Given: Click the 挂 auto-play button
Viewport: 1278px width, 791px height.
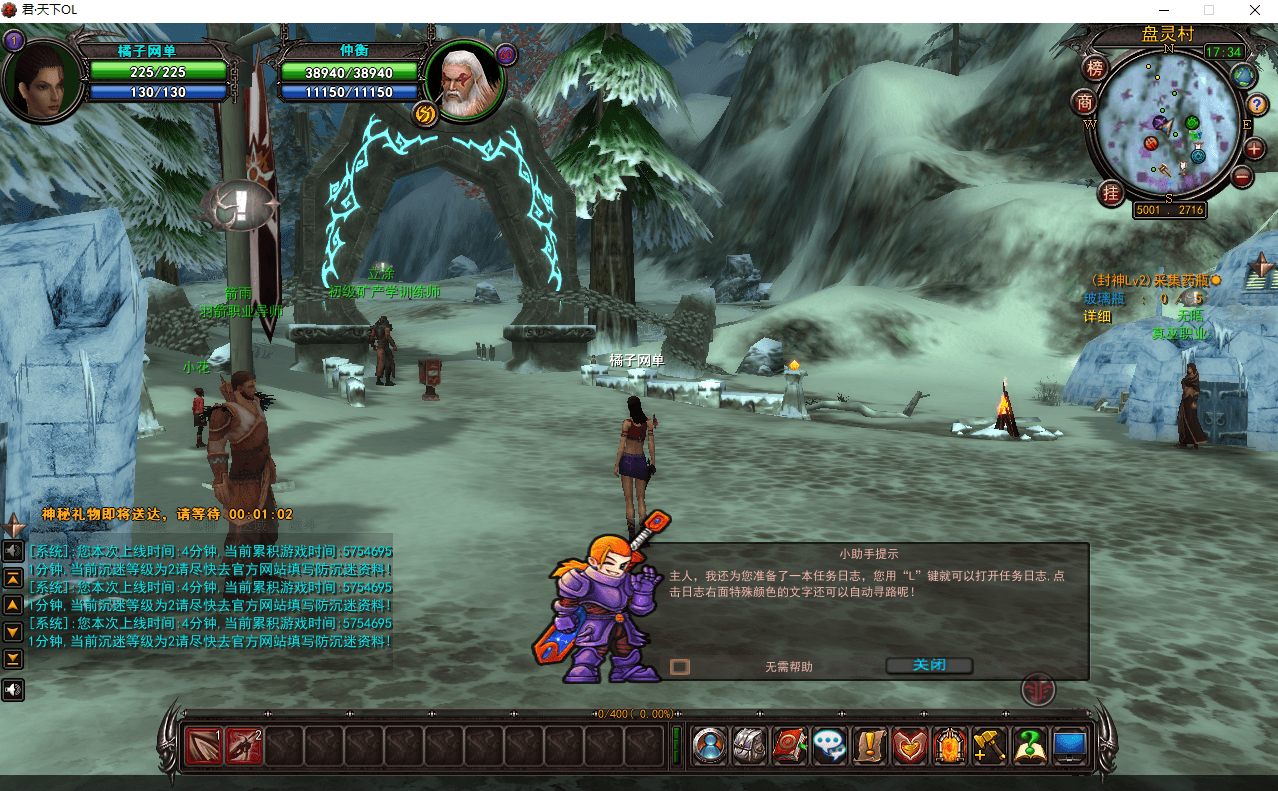Looking at the screenshot, I should [1110, 193].
